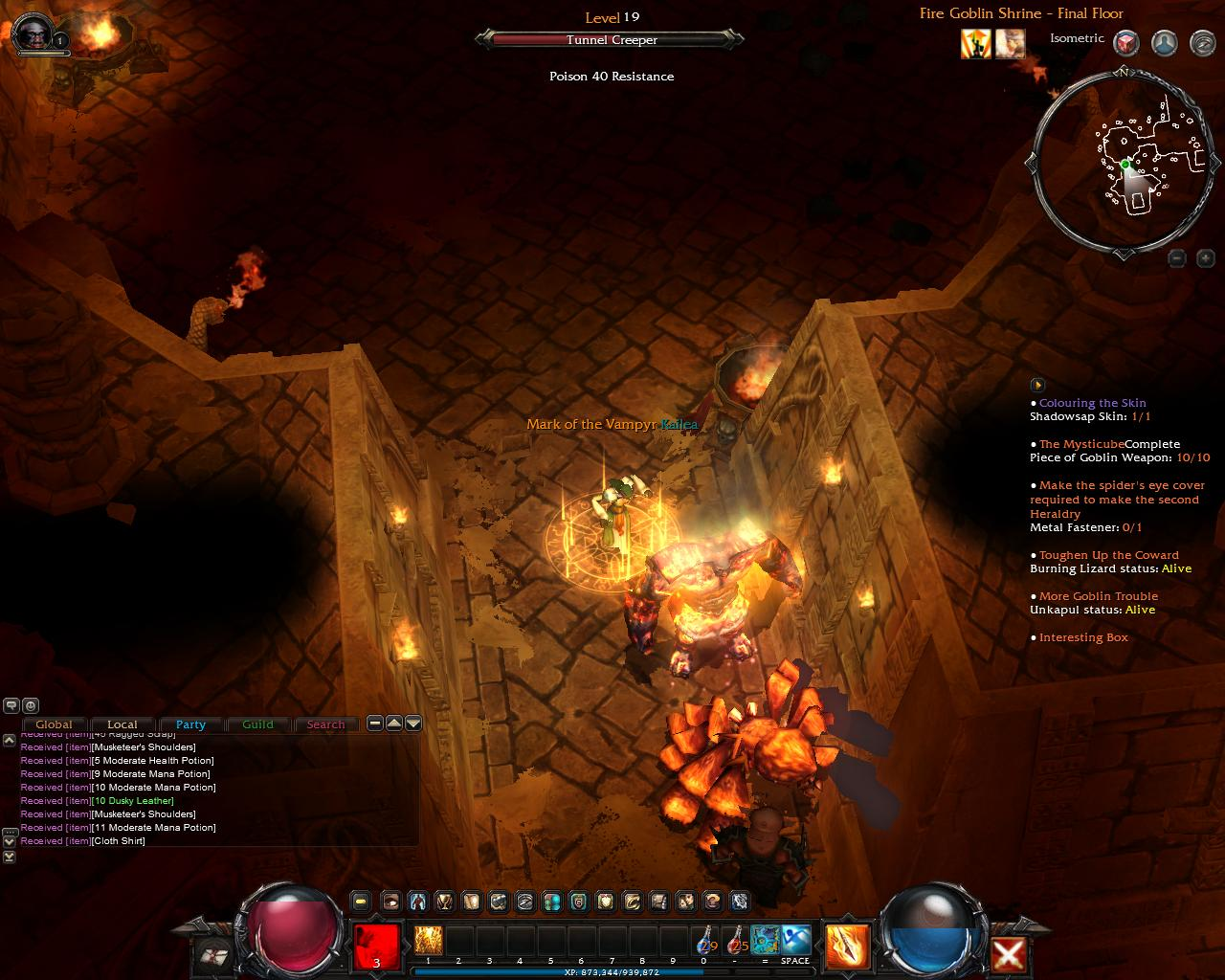Viewport: 1225px width, 980px height.
Task: Activate the SPACE hotkey skill
Action: point(795,940)
